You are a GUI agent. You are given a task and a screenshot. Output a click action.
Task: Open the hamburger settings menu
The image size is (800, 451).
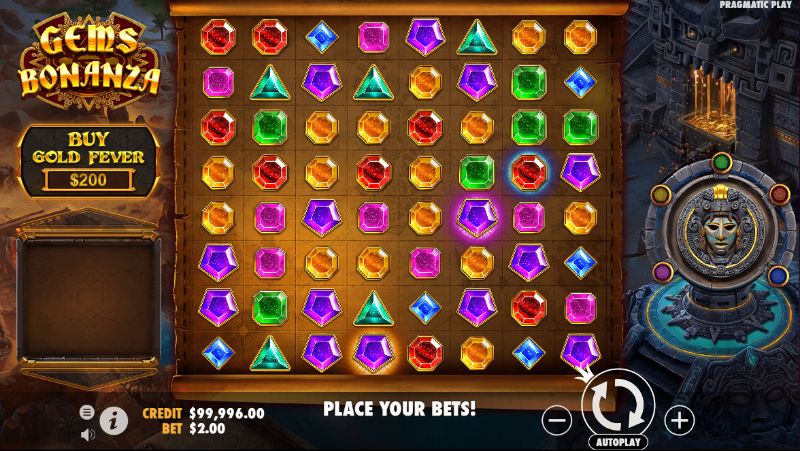coord(87,412)
